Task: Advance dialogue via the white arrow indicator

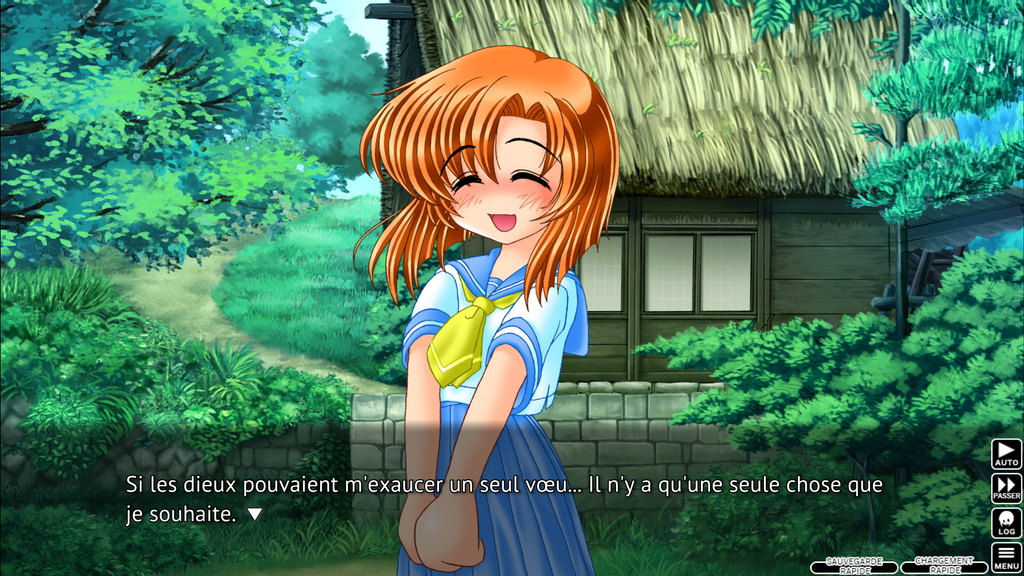Action: click(255, 514)
